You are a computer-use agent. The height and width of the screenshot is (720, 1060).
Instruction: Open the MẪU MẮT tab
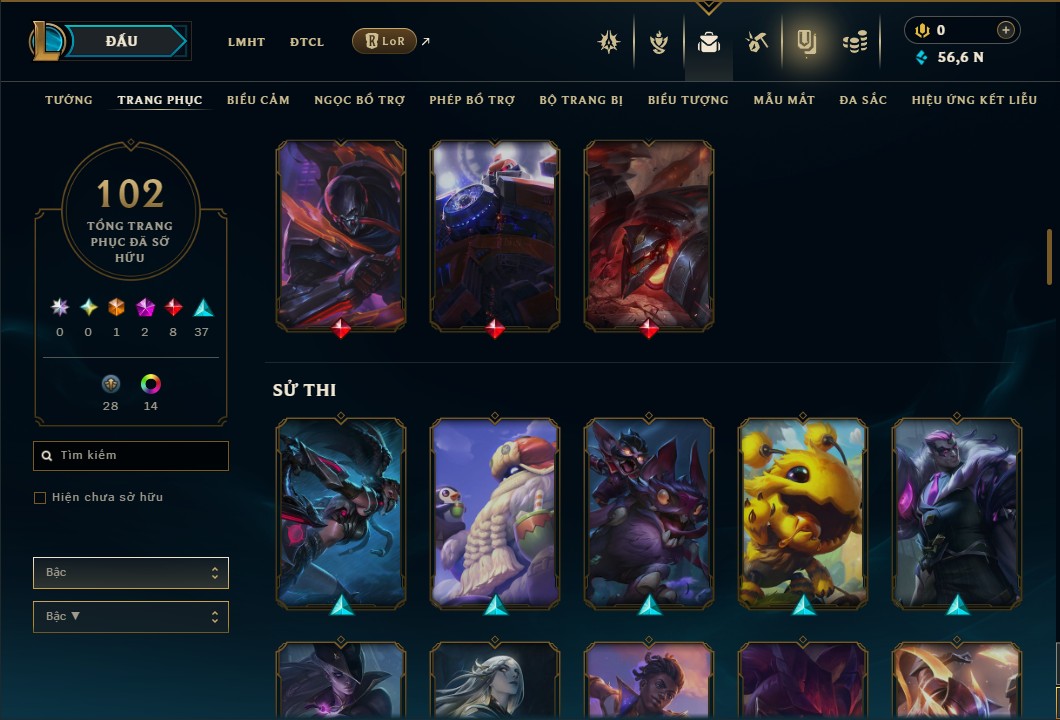point(784,100)
